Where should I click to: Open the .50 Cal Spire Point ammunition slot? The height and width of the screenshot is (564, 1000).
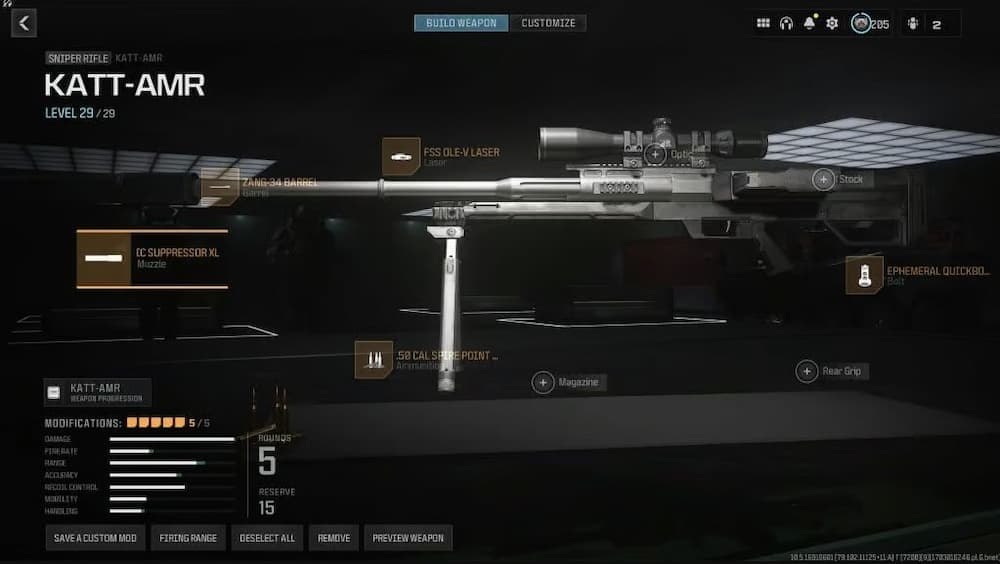point(374,360)
